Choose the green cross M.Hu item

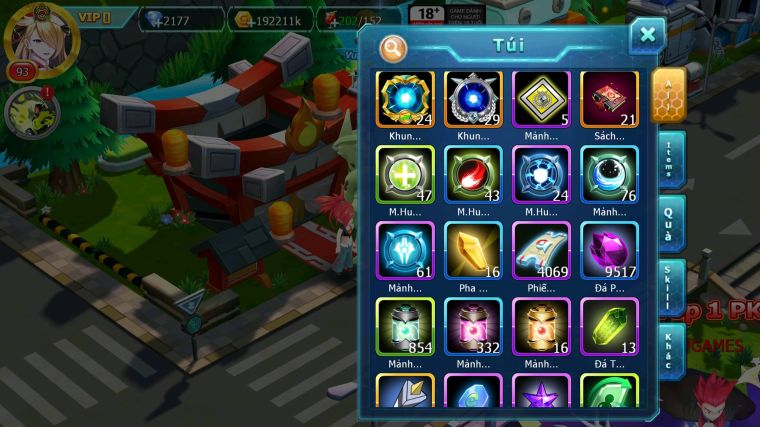tap(405, 175)
